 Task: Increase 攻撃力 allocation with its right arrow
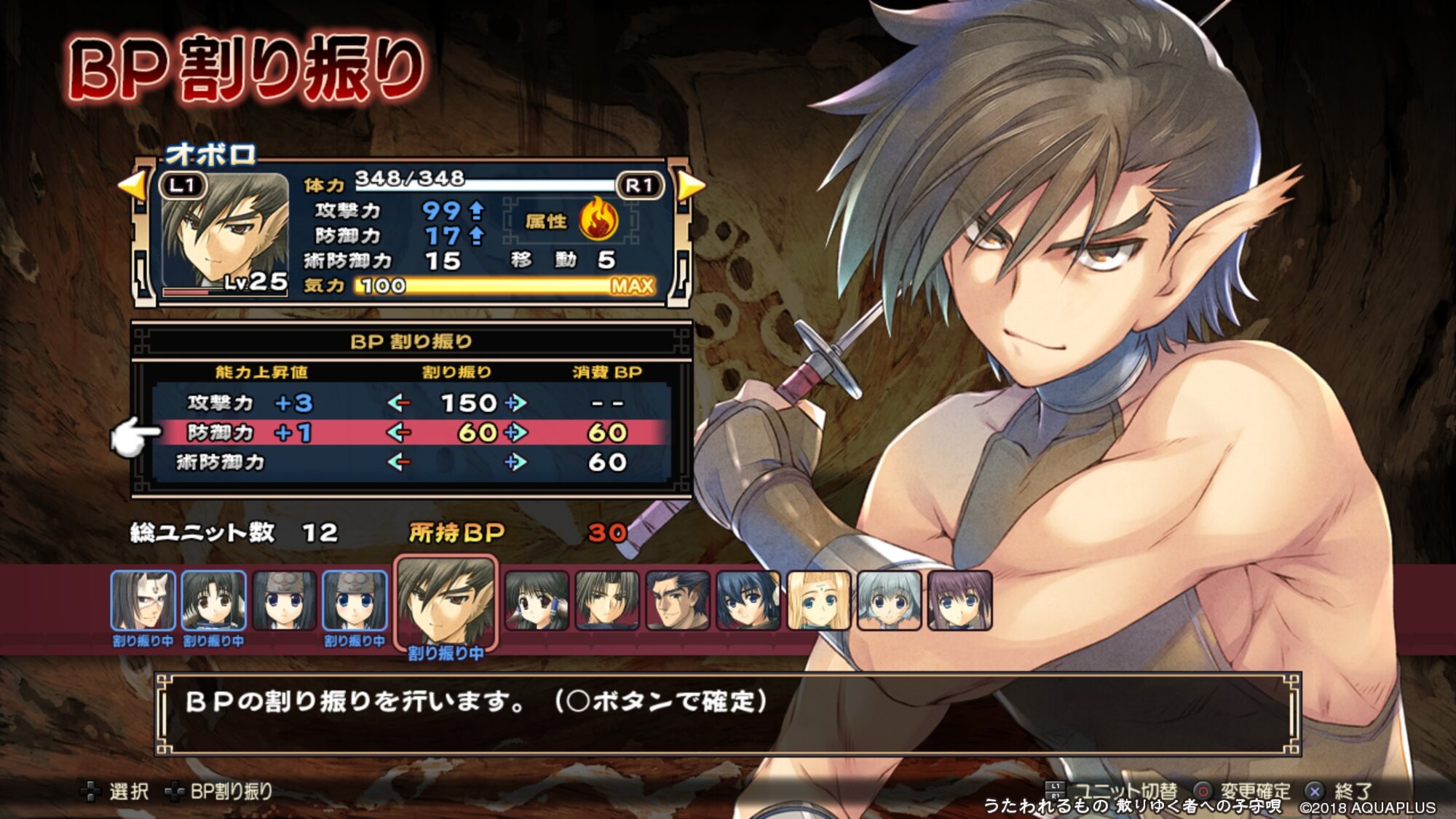tap(515, 403)
